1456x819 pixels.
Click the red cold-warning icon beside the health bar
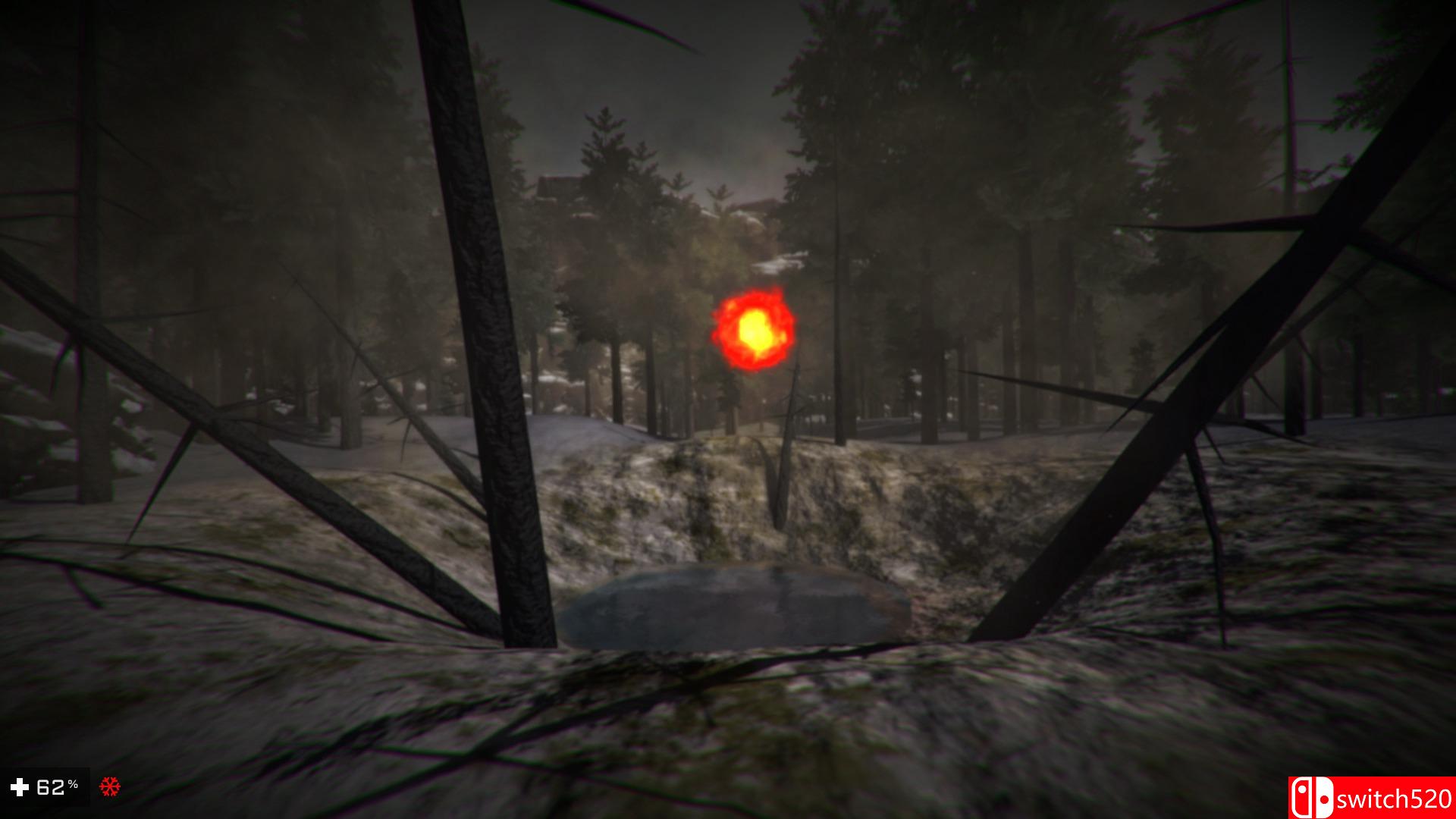(110, 786)
